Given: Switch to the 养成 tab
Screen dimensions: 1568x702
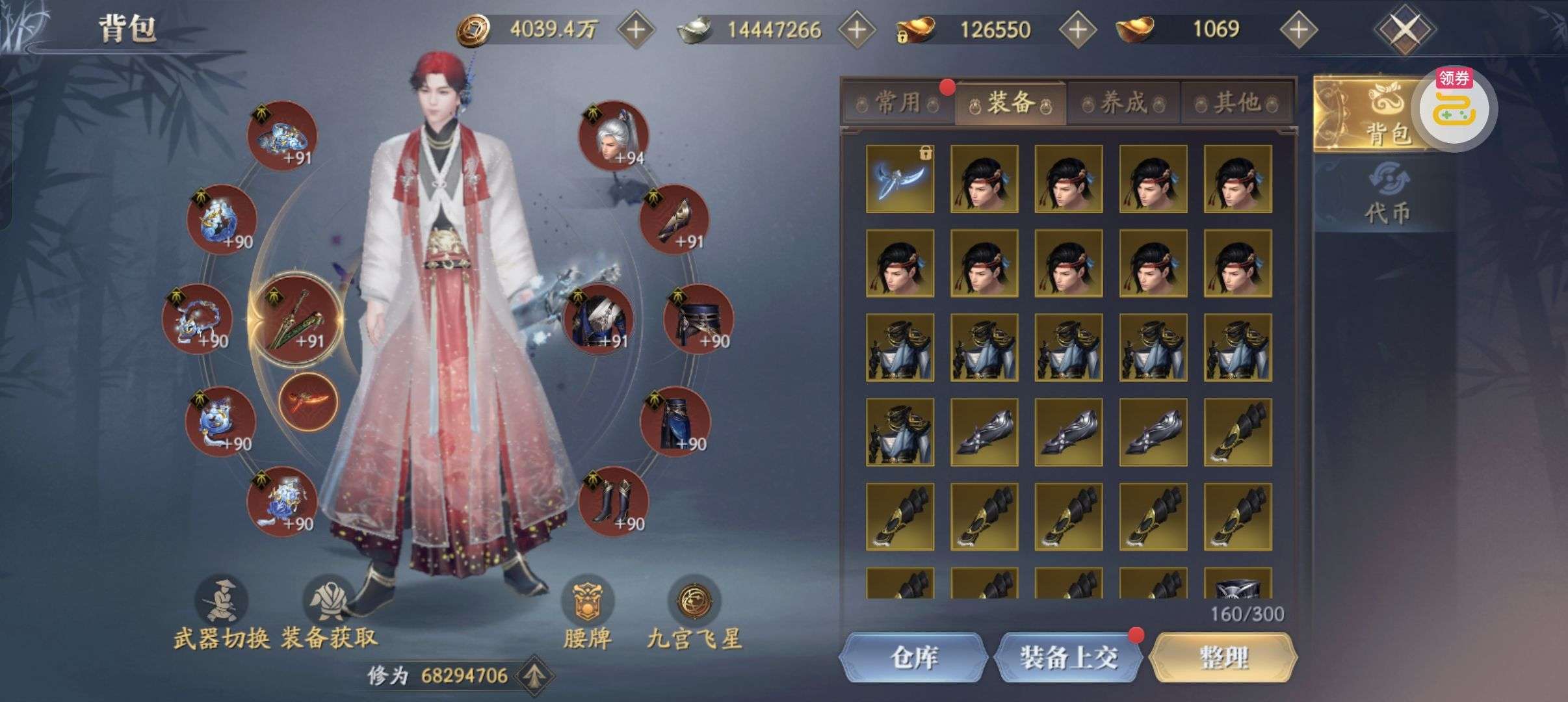Looking at the screenshot, I should click(x=1123, y=103).
